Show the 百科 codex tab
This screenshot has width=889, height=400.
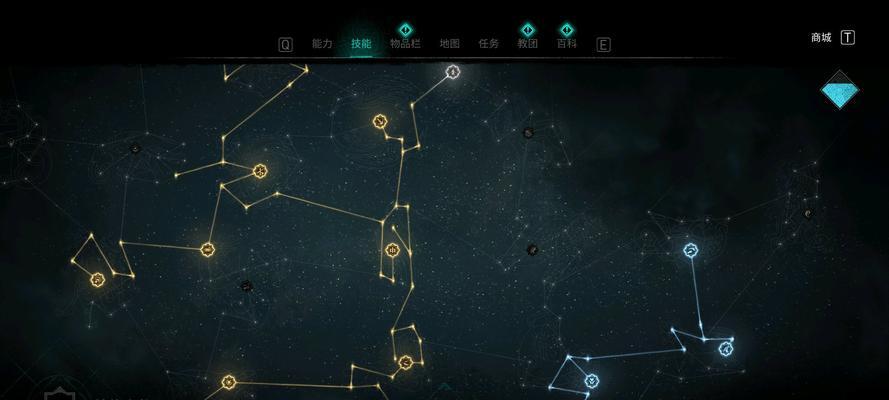pyautogui.click(x=567, y=44)
